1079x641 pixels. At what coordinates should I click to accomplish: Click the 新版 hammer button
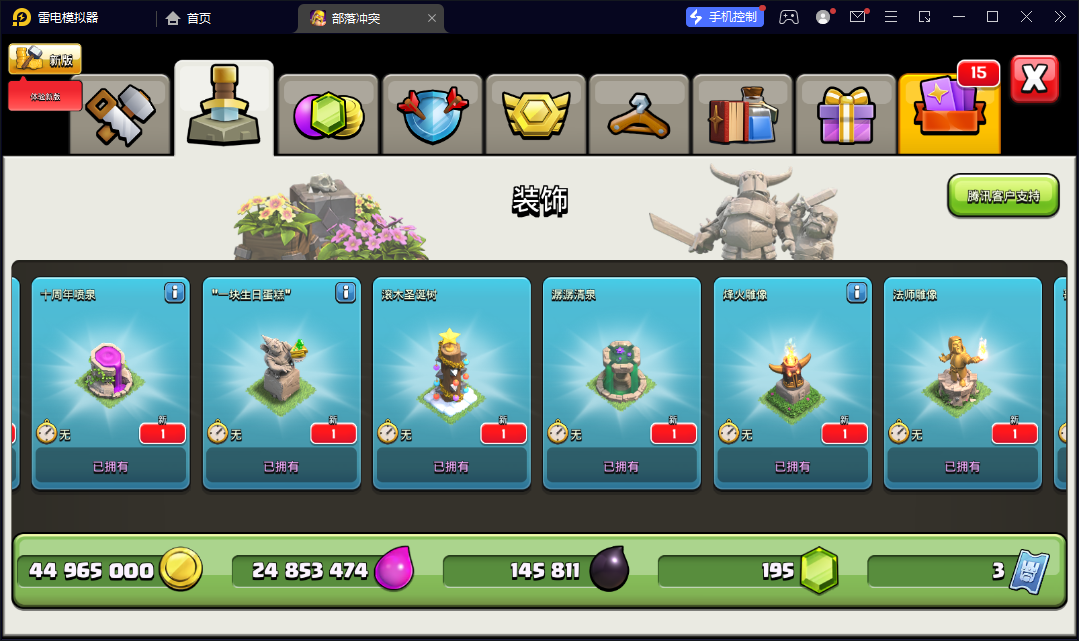[x=45, y=59]
